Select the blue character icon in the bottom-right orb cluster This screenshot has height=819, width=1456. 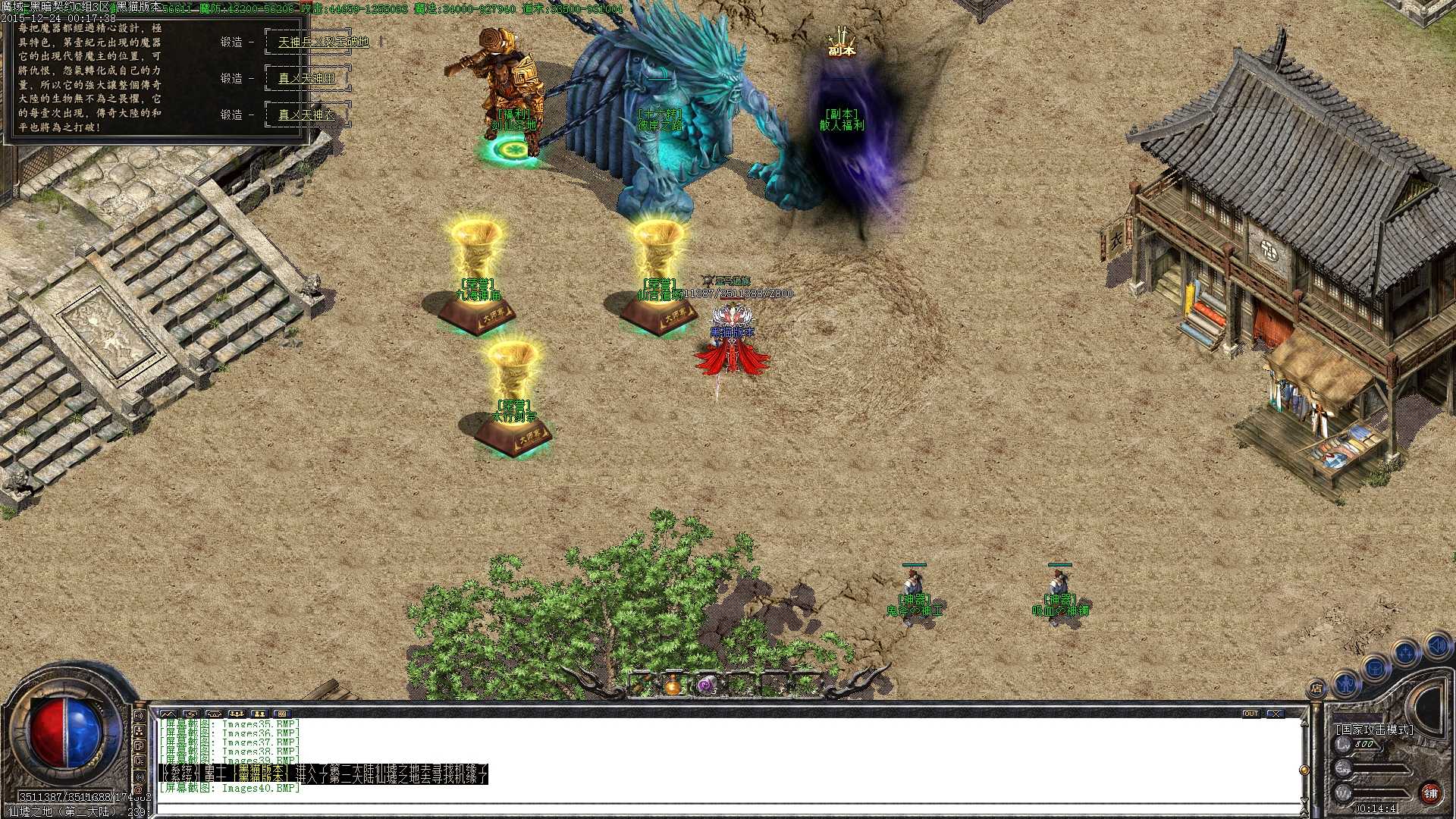[x=1345, y=684]
